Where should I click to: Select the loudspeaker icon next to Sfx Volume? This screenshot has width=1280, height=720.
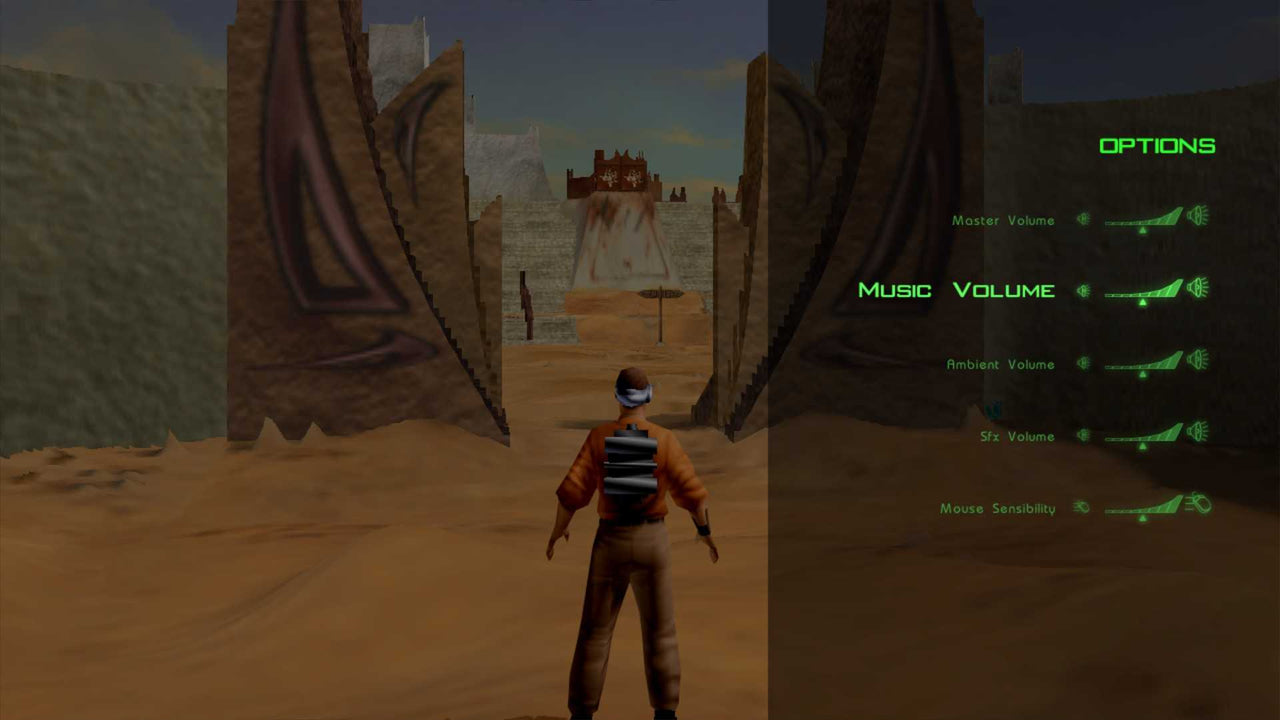1197,433
